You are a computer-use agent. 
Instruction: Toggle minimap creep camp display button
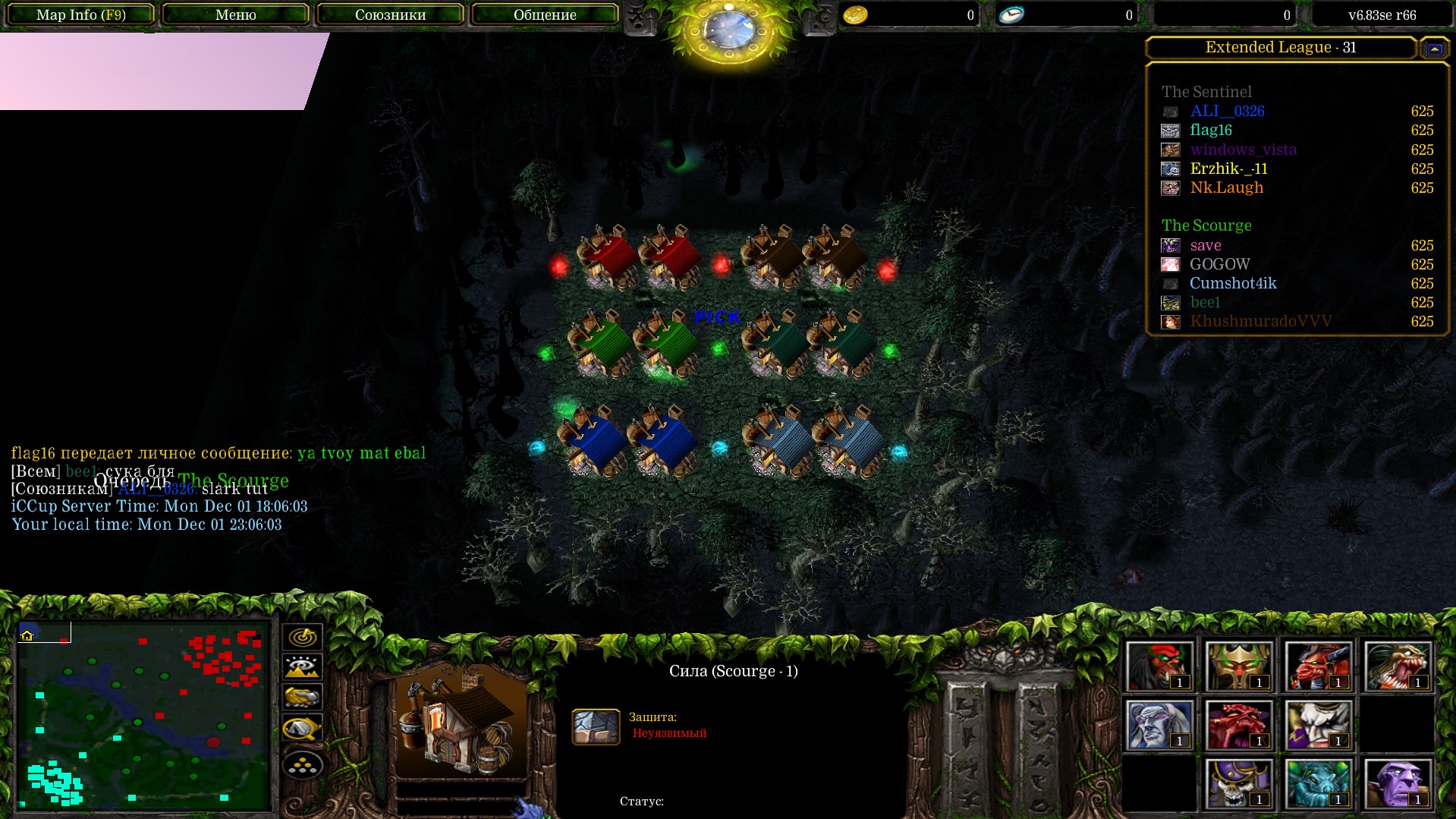(302, 729)
